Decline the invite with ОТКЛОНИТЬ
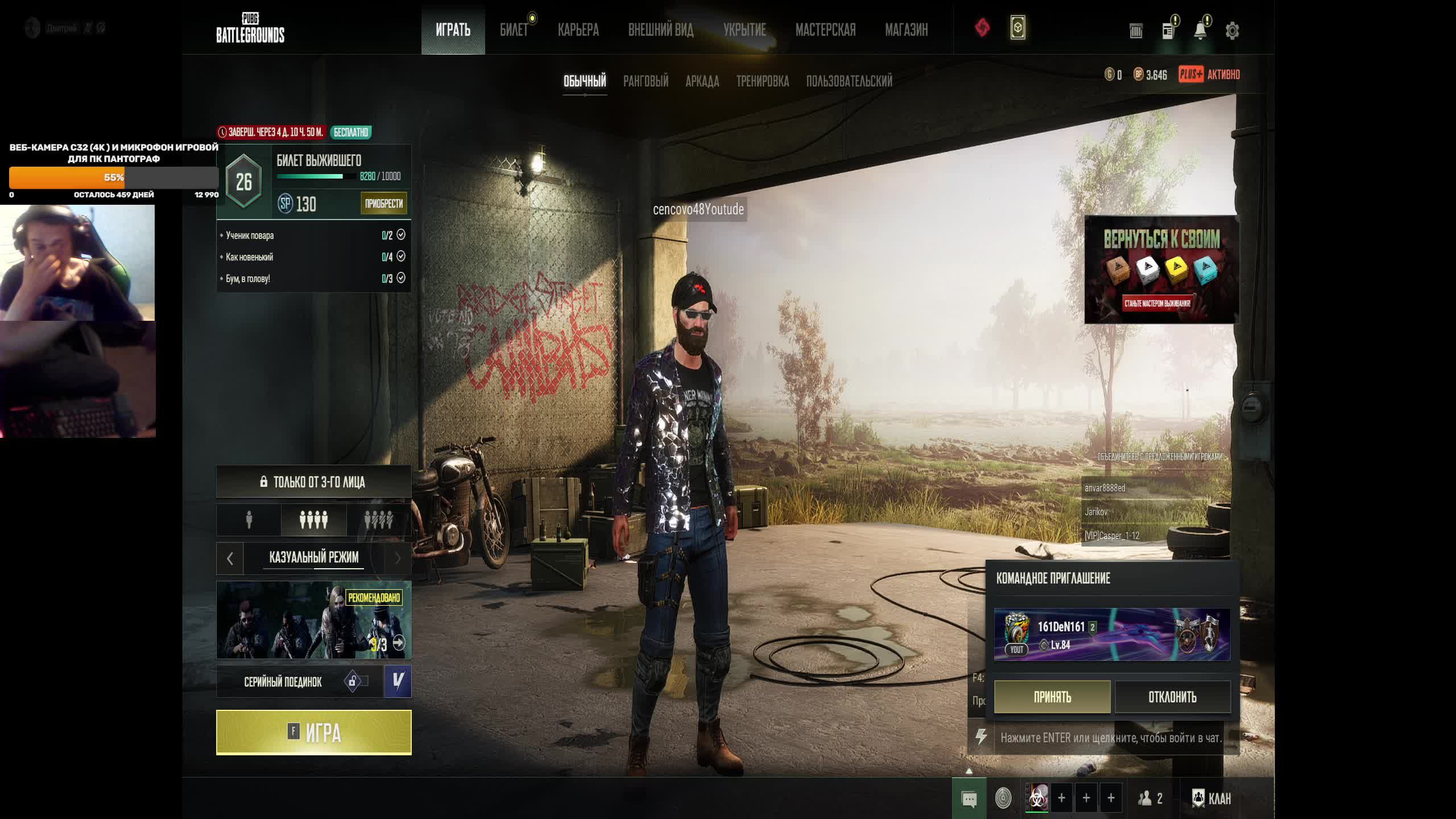The image size is (1456, 819). click(x=1172, y=697)
